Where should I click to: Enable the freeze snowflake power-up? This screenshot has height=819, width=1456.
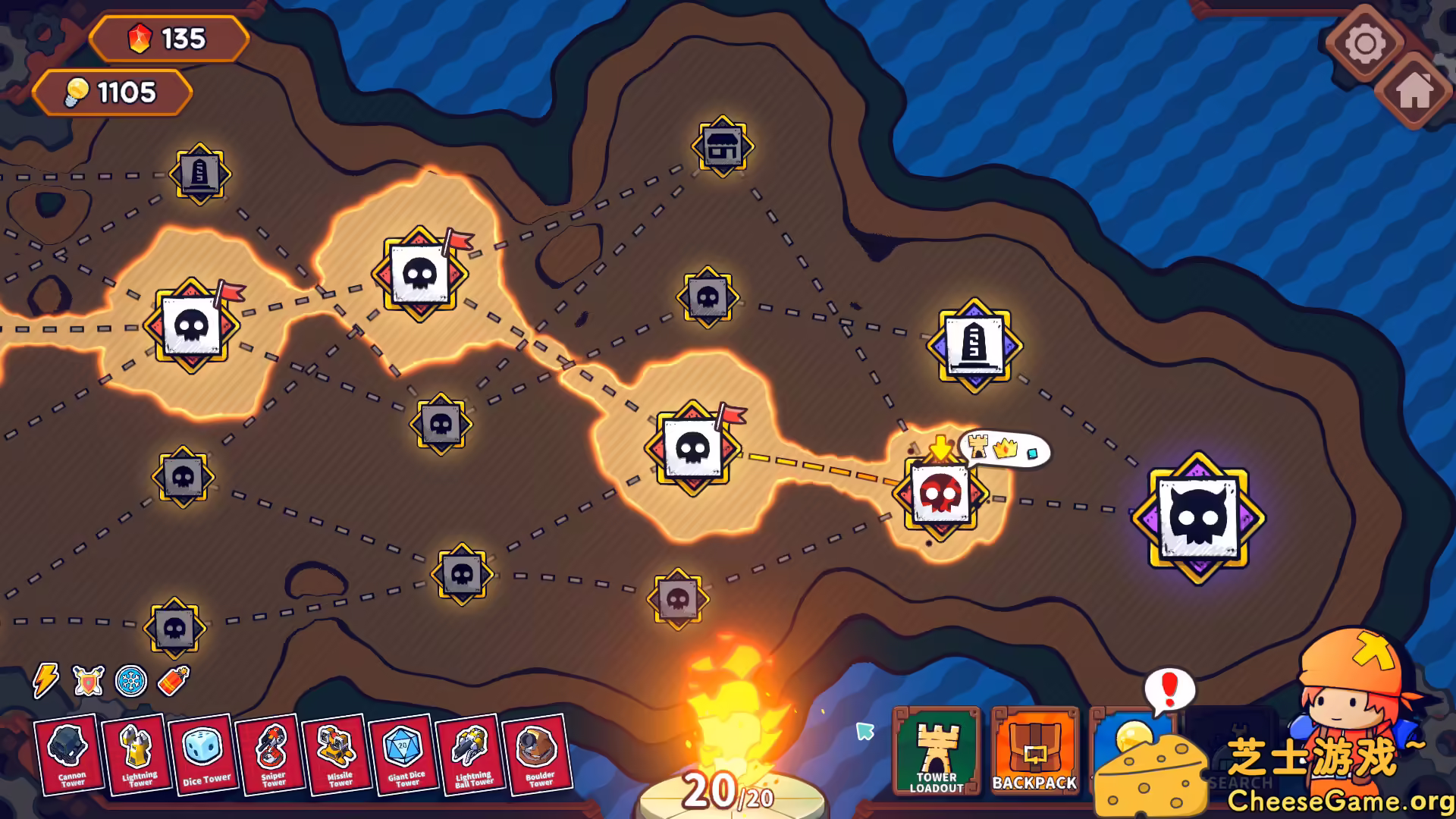pyautogui.click(x=128, y=681)
